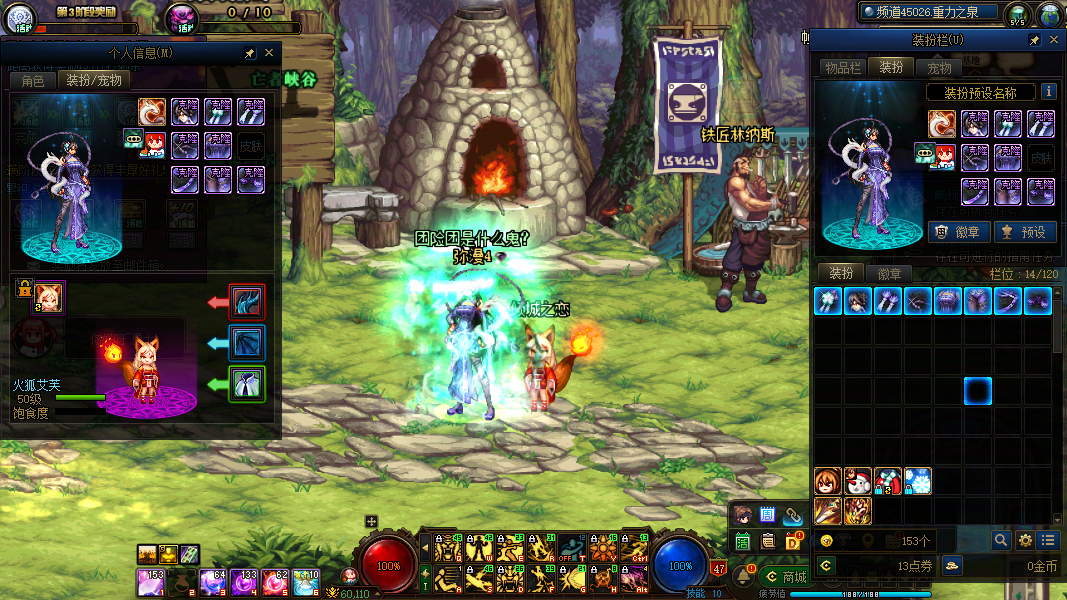Viewport: 1067px width, 600px height.
Task: Select the red-arrow pet equipment slot
Action: tap(246, 301)
